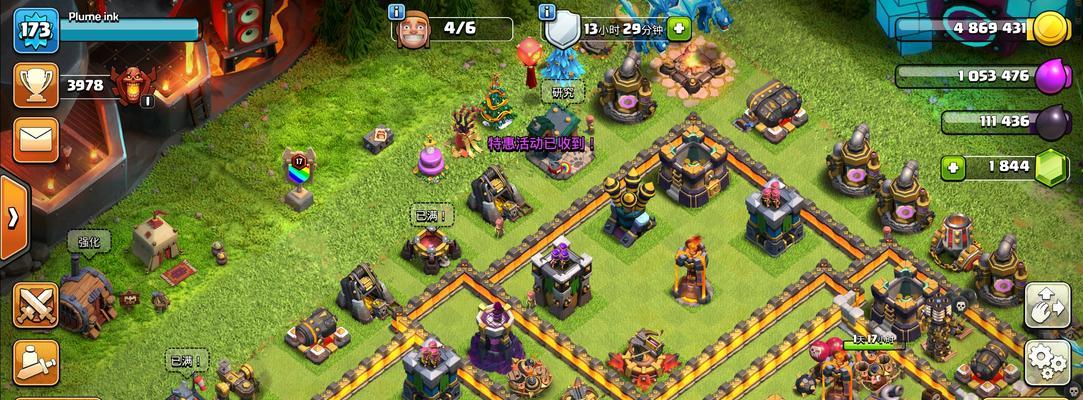Open the Settings gear button
This screenshot has width=1083, height=400.
tap(1046, 360)
